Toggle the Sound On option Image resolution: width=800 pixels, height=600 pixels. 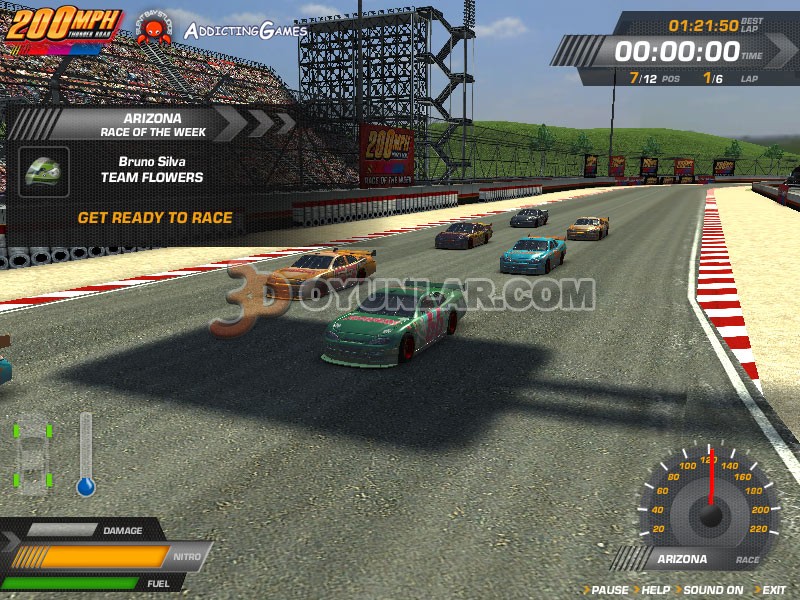pyautogui.click(x=712, y=590)
